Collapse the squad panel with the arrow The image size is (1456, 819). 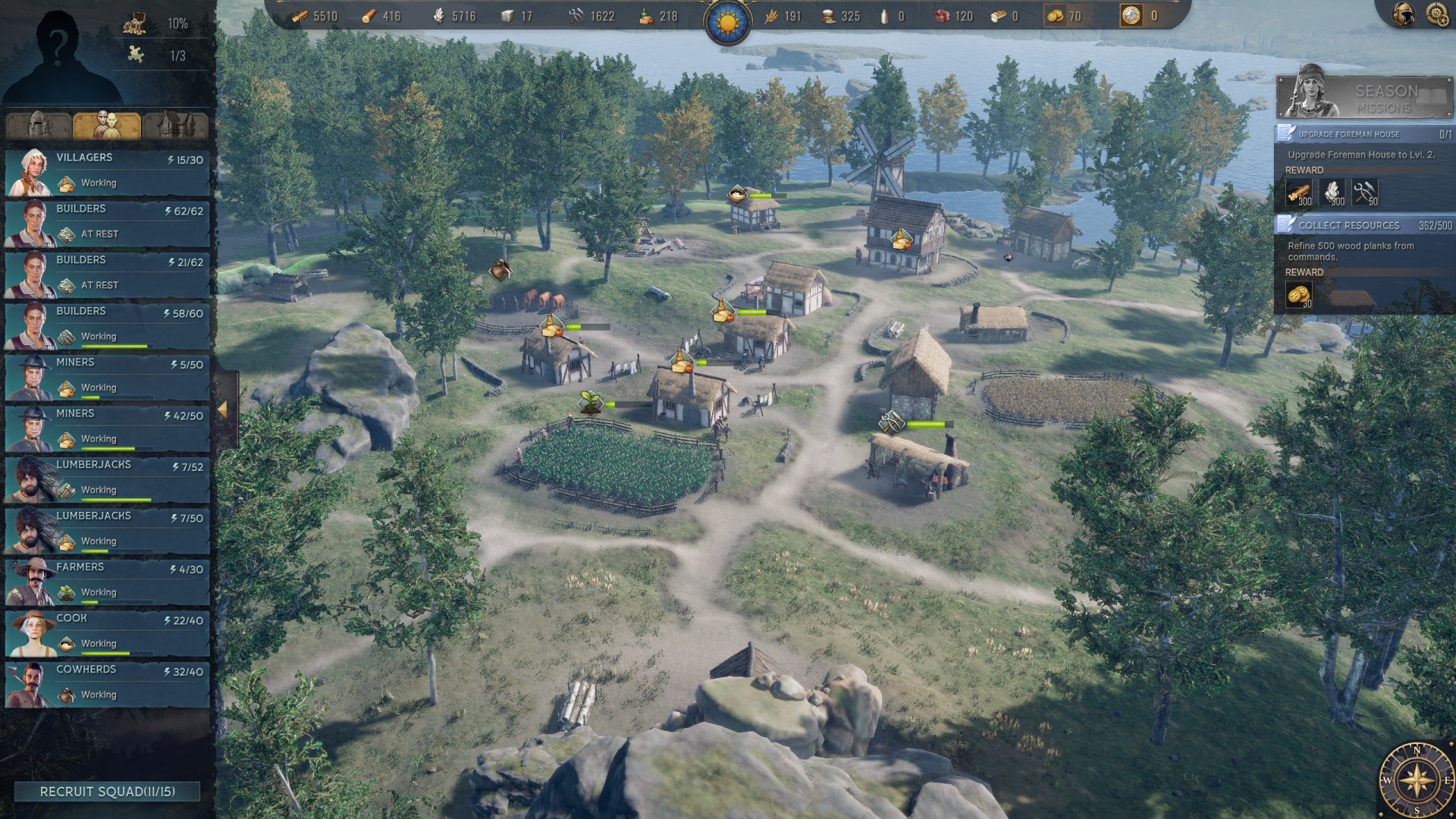pyautogui.click(x=223, y=409)
